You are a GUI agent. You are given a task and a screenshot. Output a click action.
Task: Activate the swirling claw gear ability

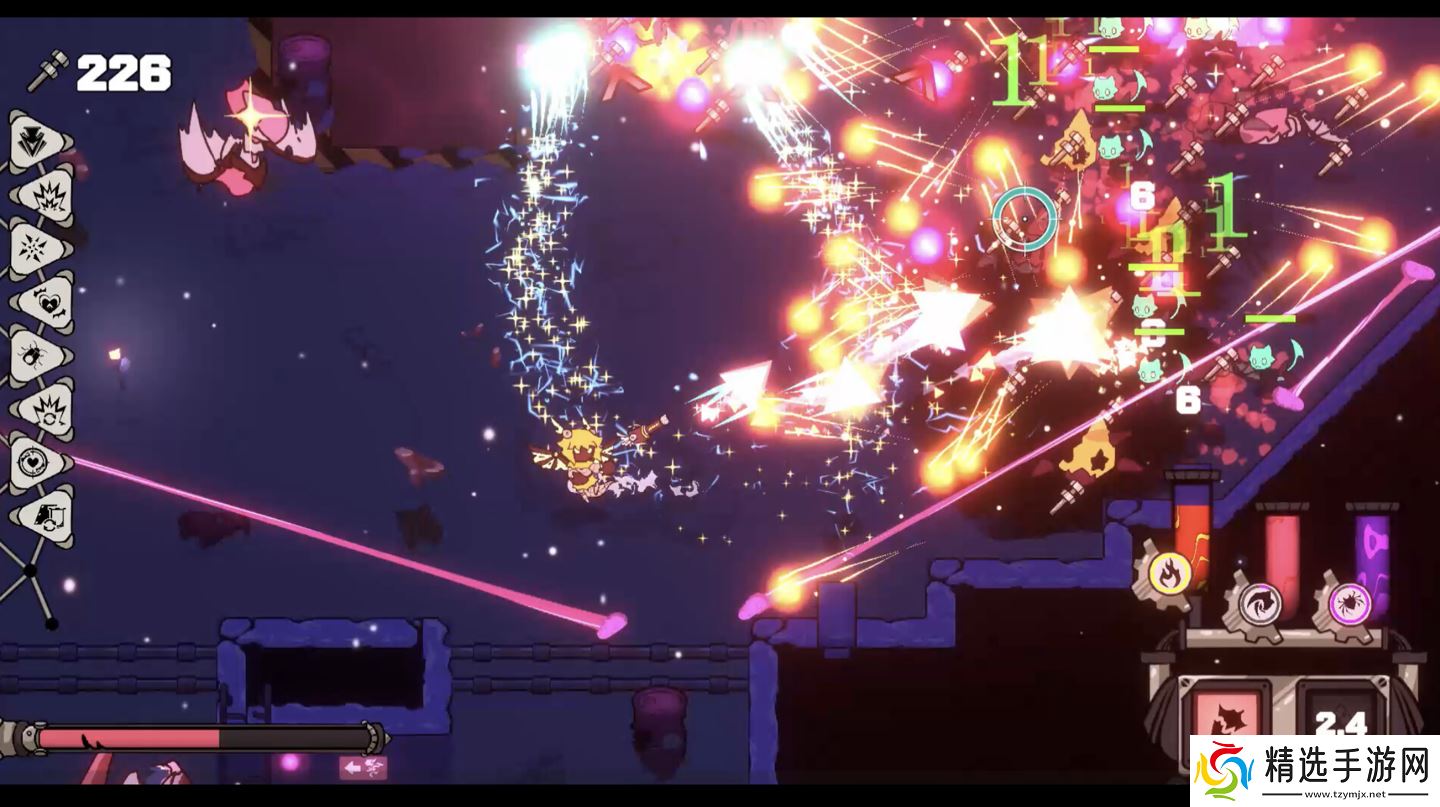[x=1260, y=604]
